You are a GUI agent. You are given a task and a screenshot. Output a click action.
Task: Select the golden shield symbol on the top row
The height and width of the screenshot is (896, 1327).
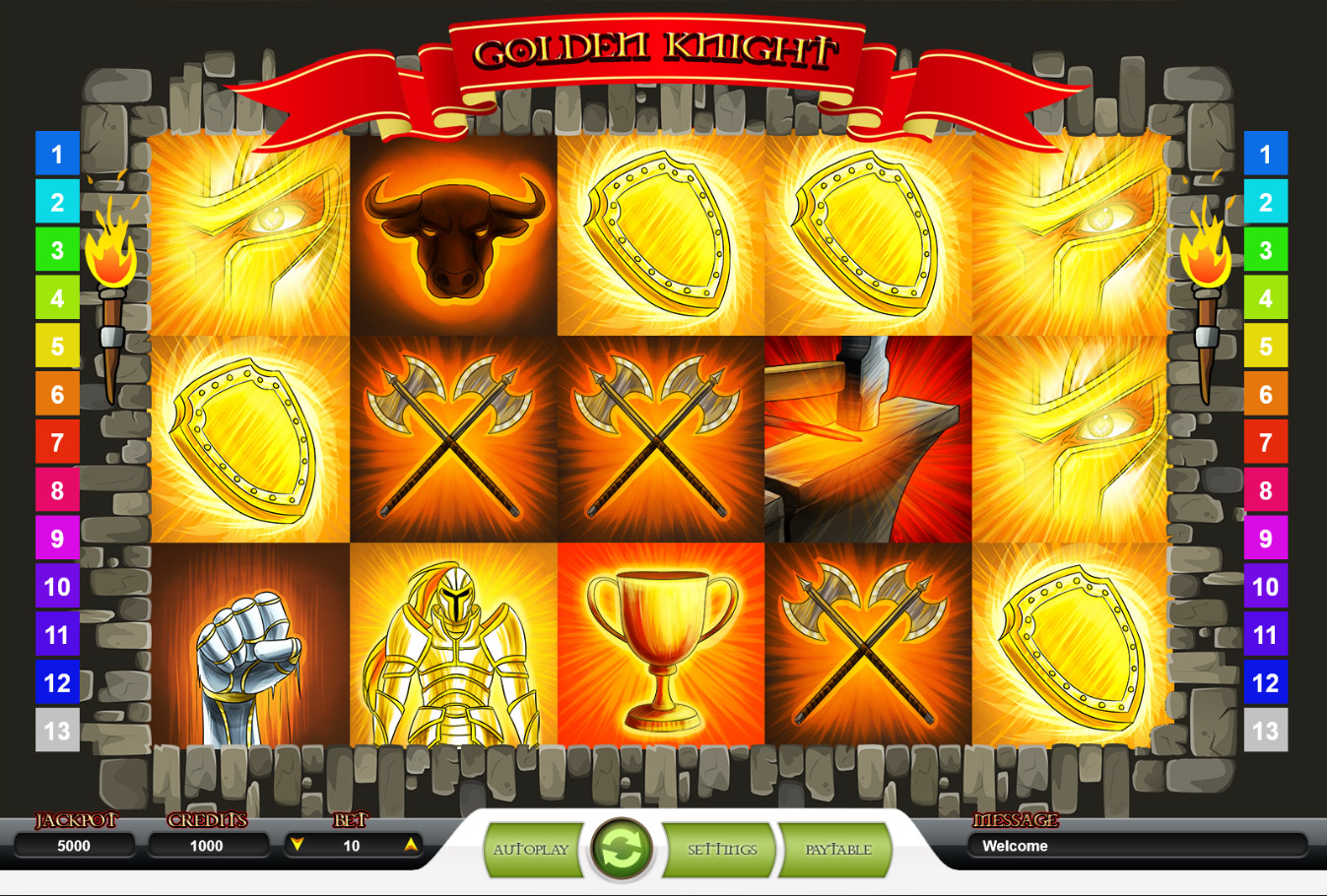[658, 236]
